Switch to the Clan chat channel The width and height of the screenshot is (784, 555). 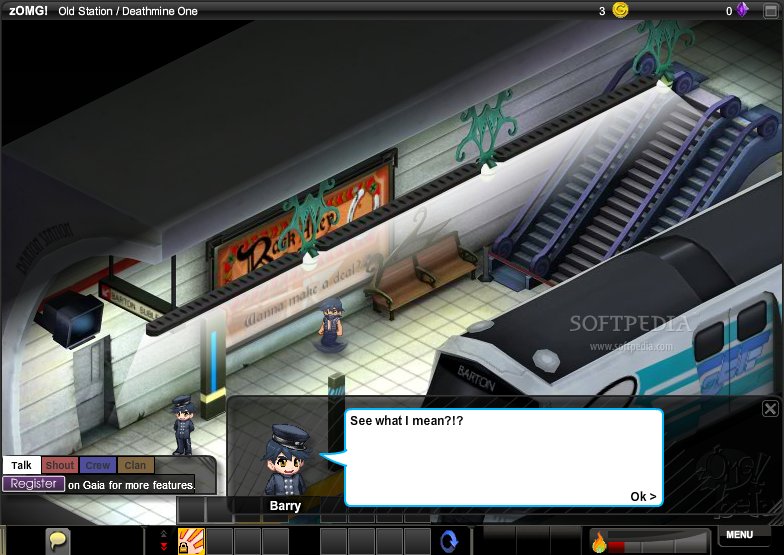pos(135,465)
